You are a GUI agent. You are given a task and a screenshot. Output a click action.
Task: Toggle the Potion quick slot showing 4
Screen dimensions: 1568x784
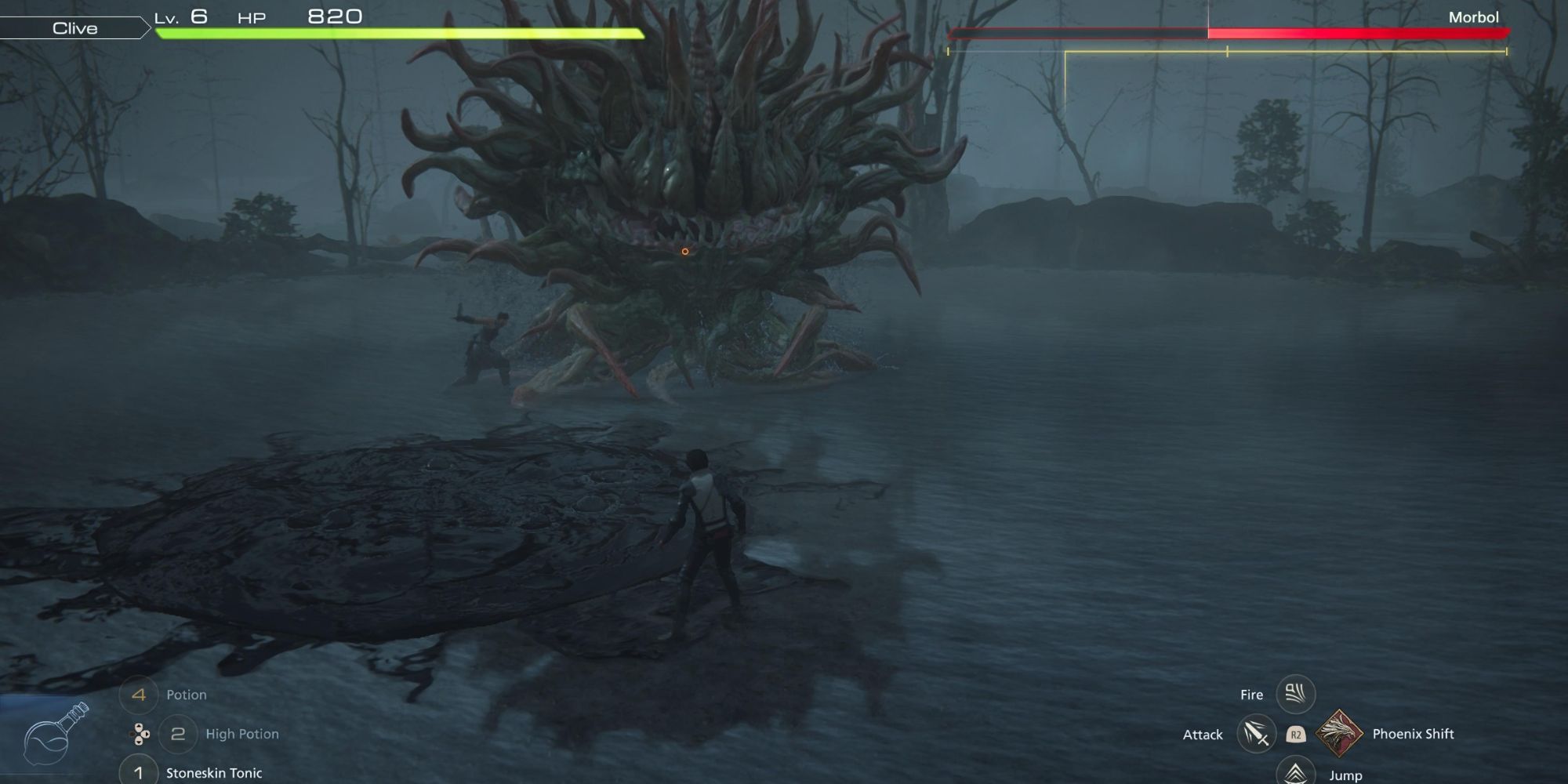[139, 694]
